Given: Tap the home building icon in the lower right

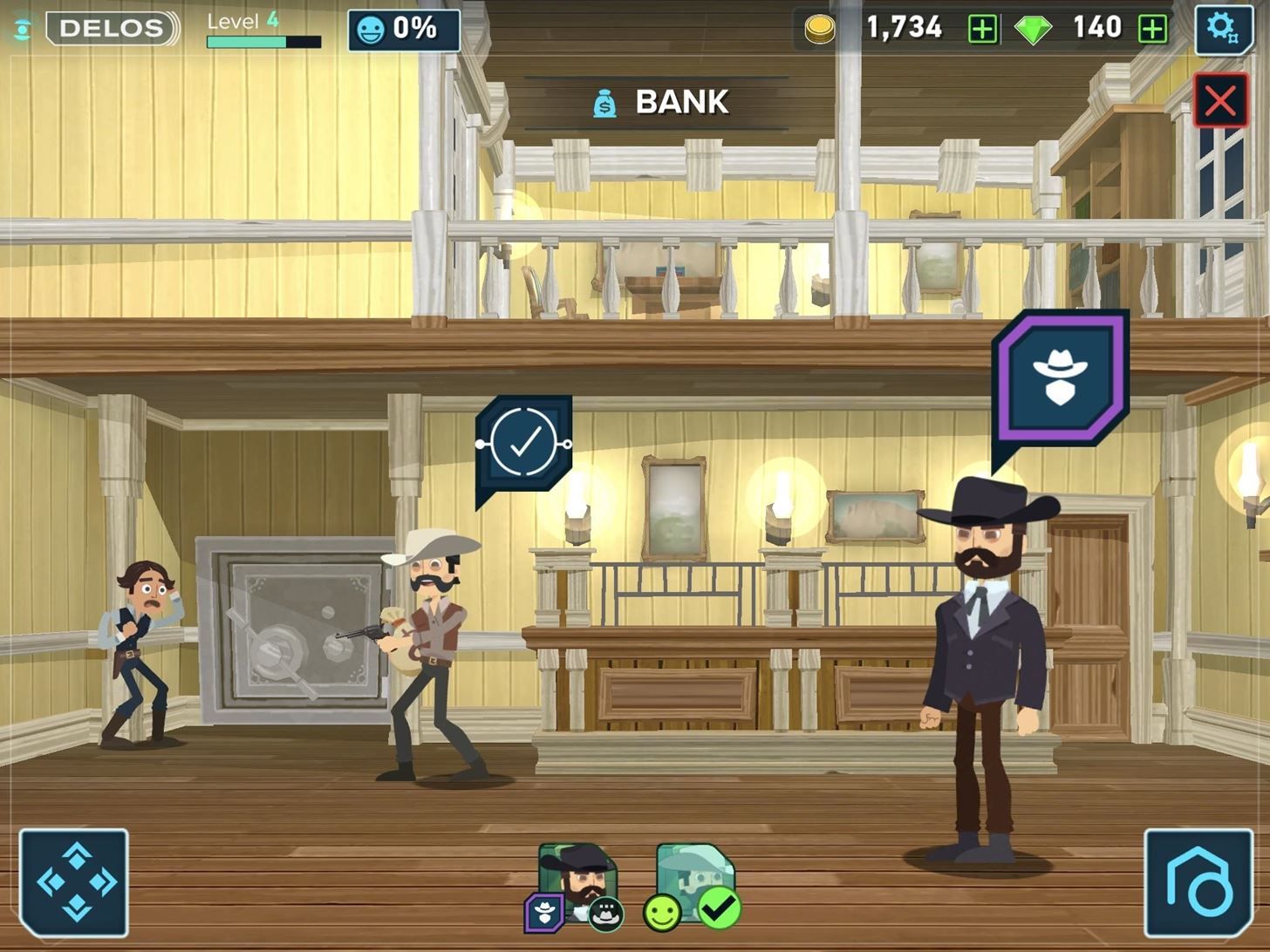Looking at the screenshot, I should point(1198,883).
